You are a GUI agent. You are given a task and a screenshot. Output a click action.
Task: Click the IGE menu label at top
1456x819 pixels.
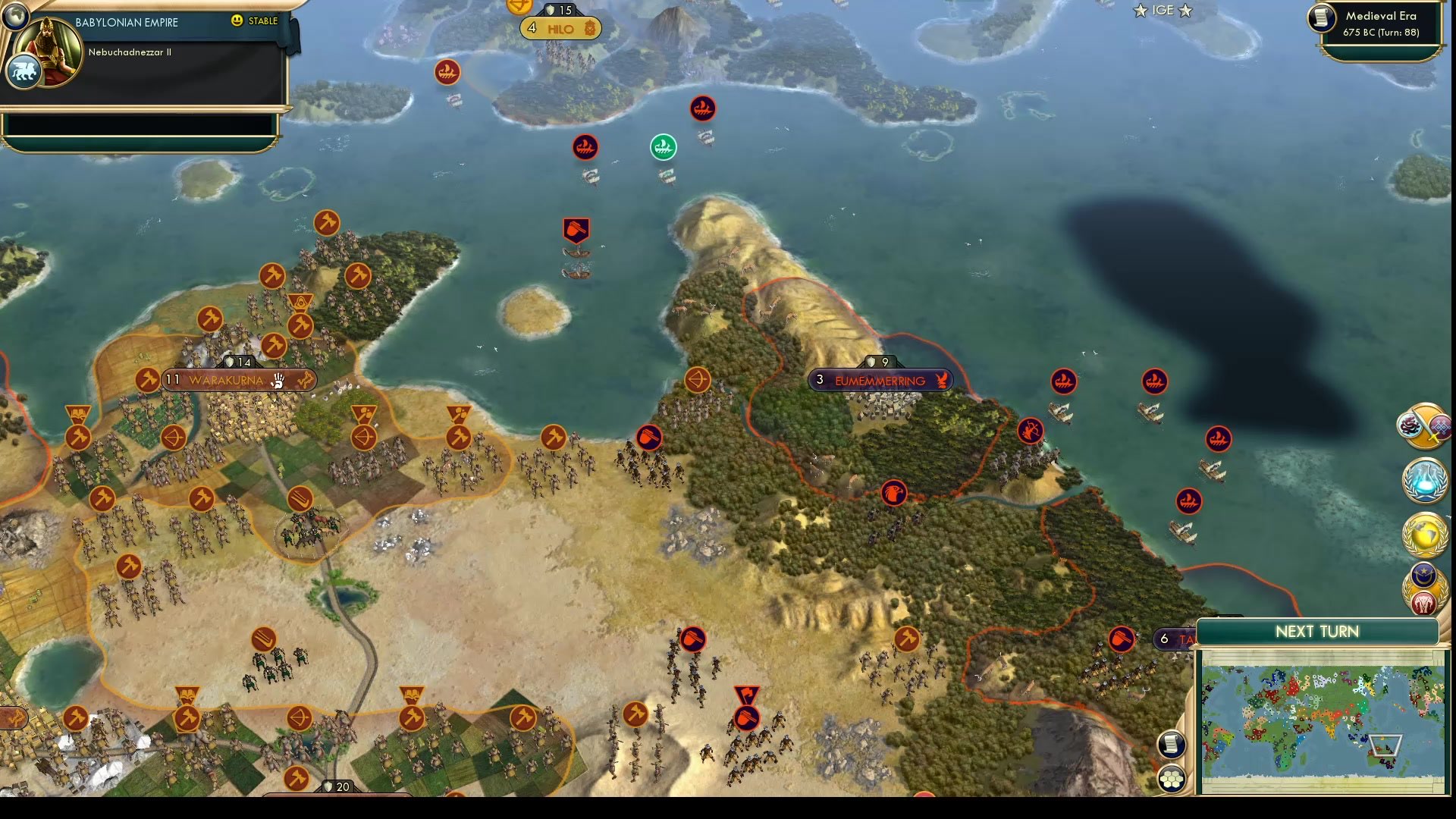click(1163, 11)
